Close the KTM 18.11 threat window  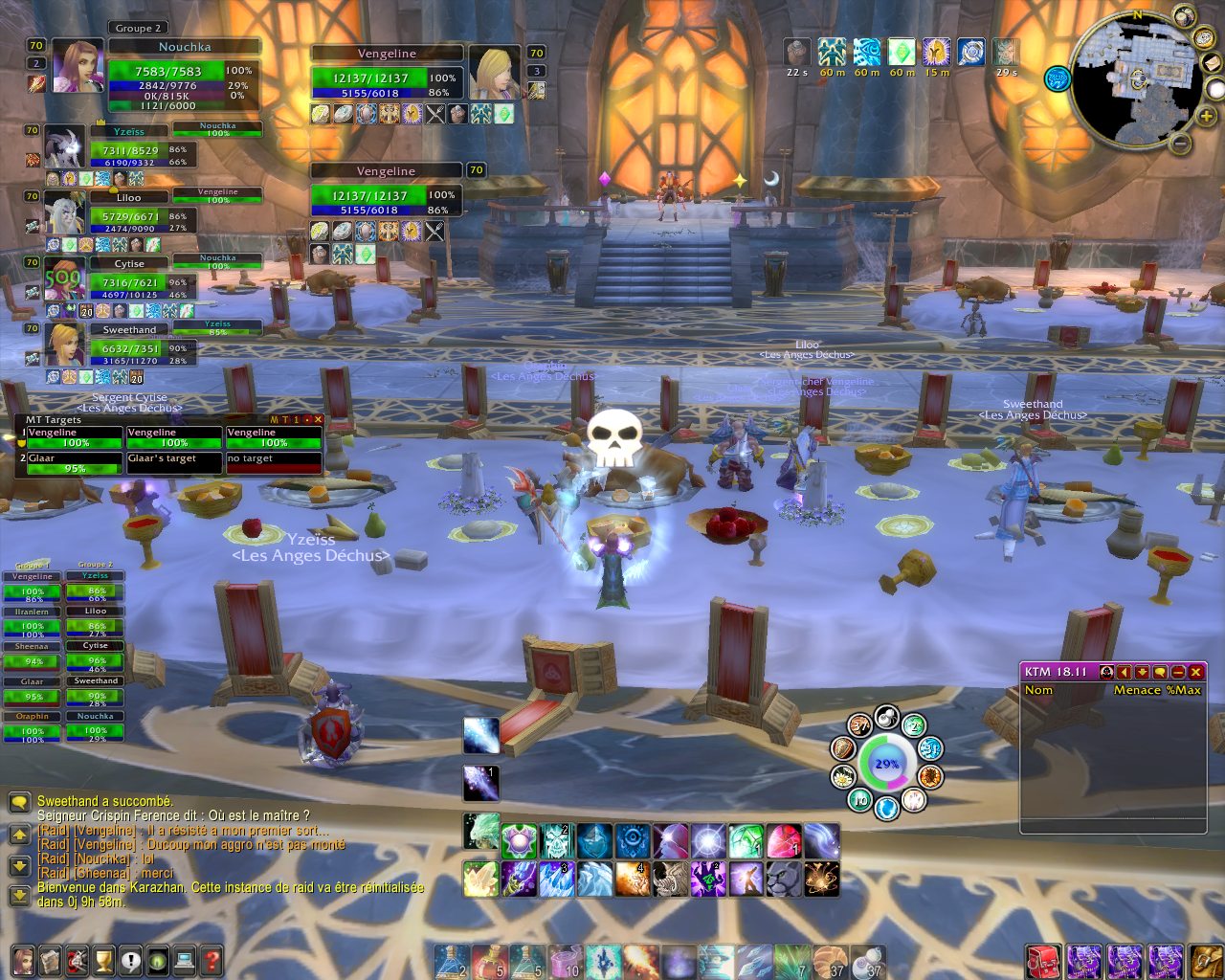[x=1196, y=672]
